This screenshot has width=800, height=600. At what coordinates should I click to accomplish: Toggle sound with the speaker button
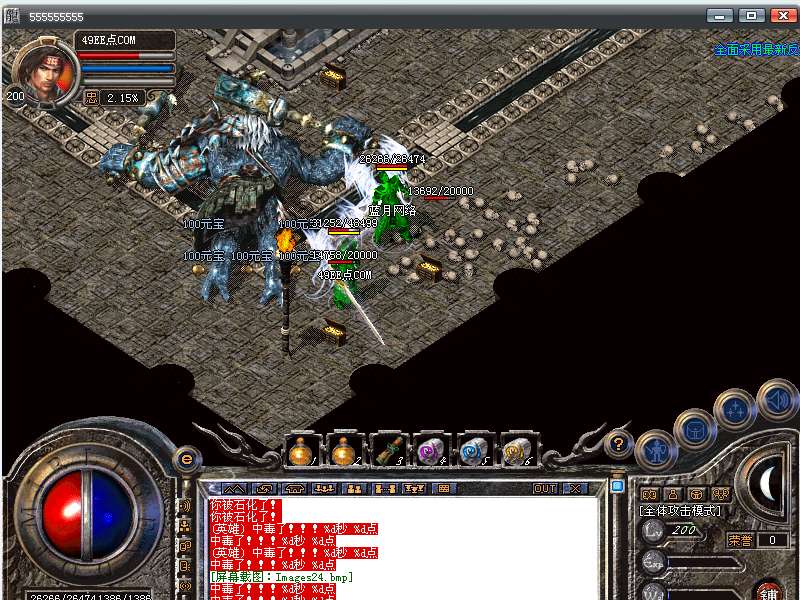click(x=776, y=399)
